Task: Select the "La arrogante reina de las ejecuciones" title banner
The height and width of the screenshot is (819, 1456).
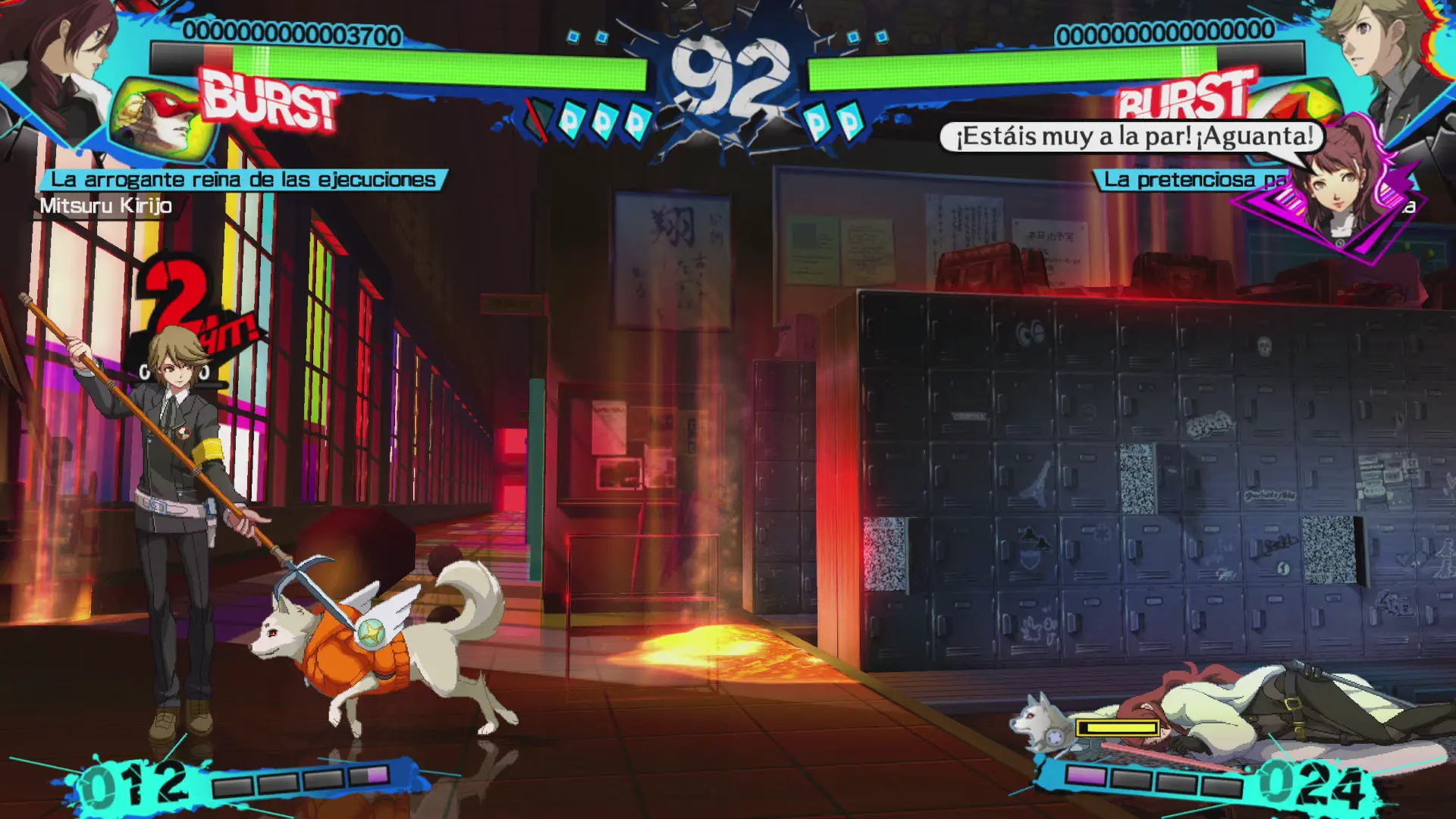Action: pyautogui.click(x=243, y=180)
